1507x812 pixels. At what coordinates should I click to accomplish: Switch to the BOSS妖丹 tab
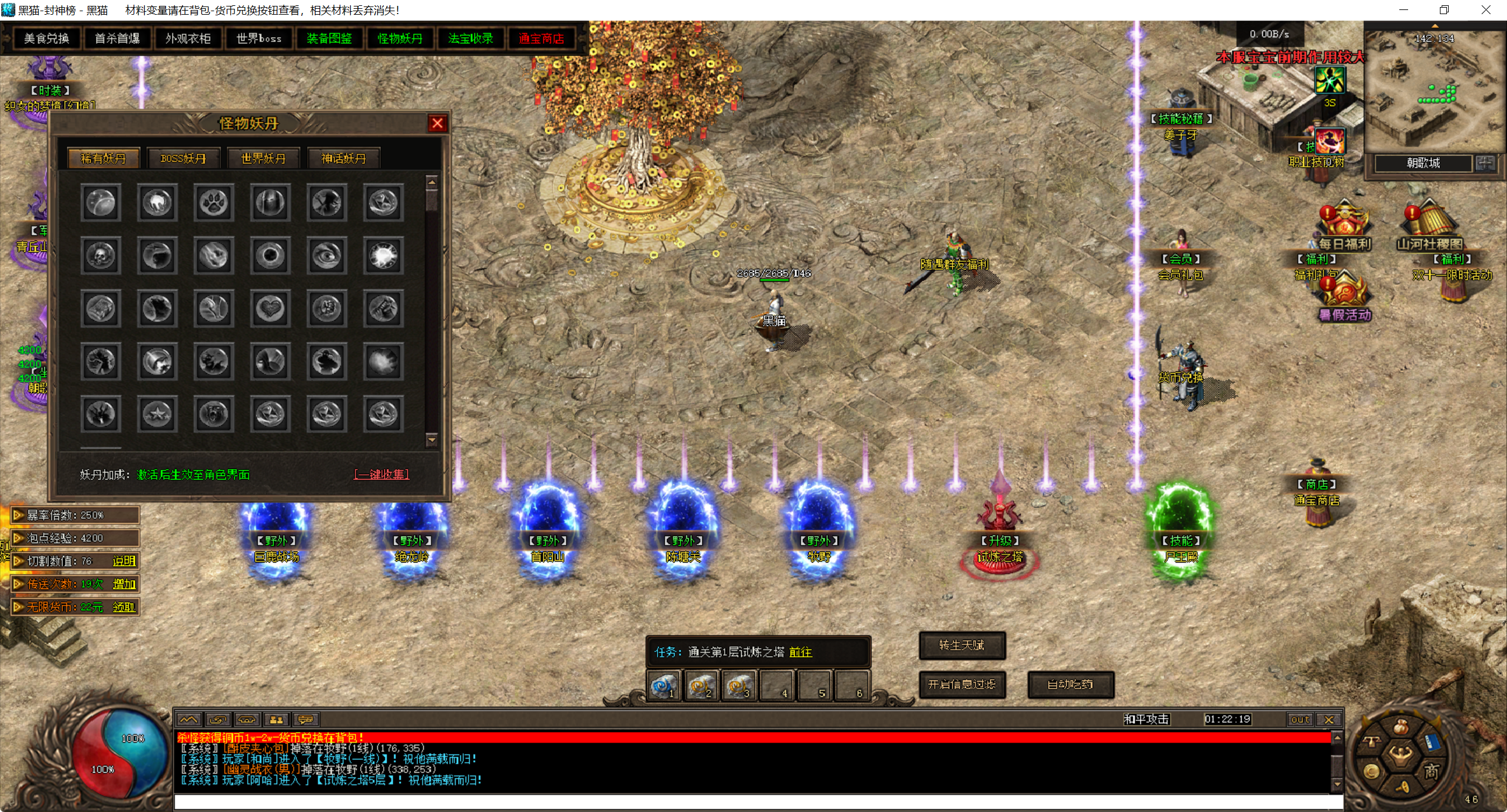(183, 158)
